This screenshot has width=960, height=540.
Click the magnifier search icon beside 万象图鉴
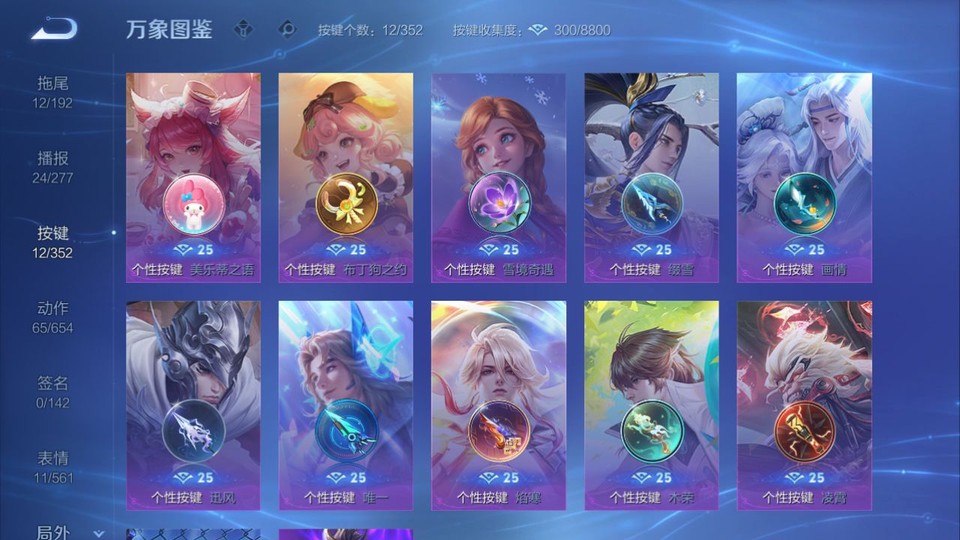287,29
